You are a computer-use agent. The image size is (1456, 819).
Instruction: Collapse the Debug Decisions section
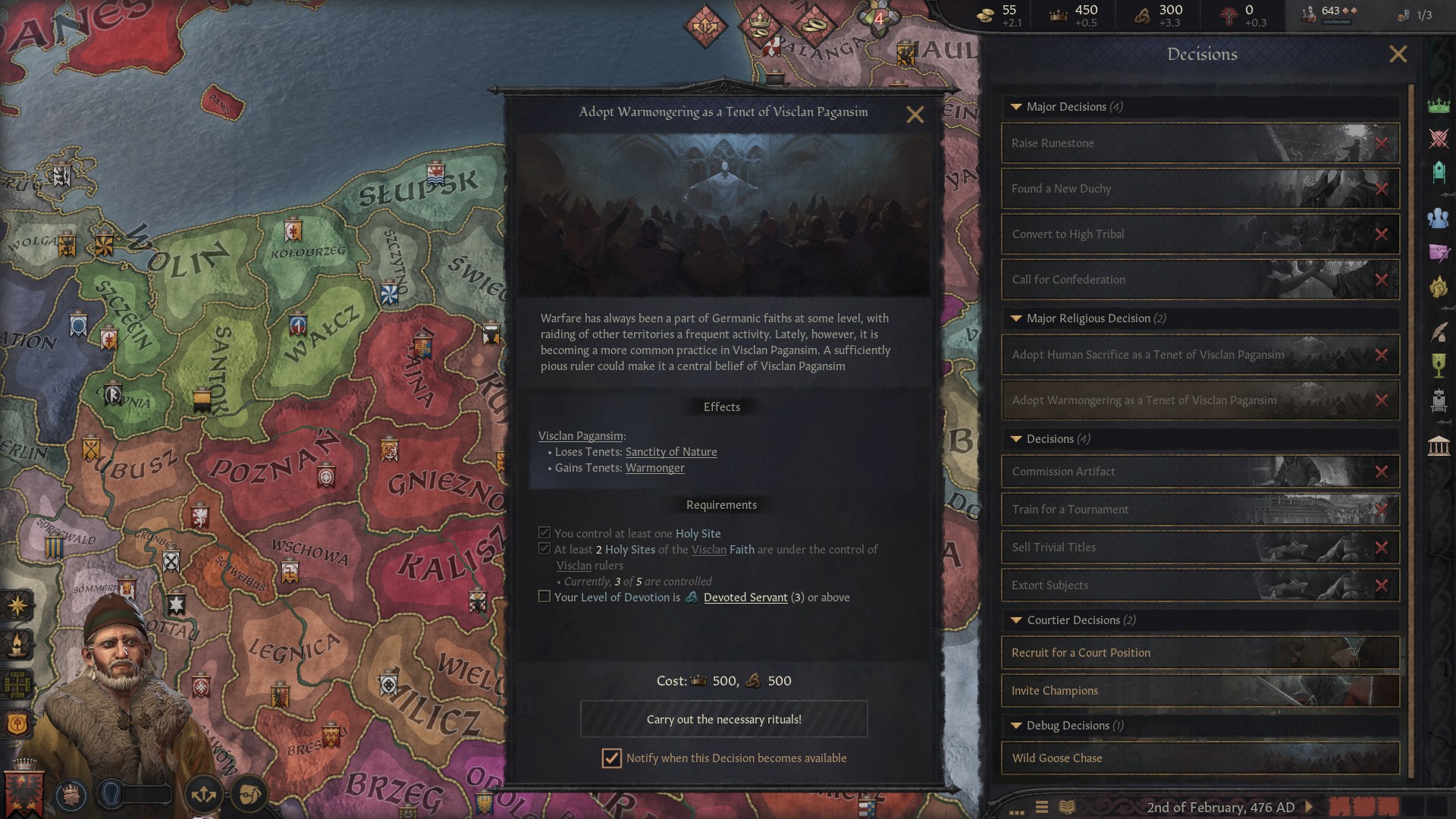click(x=1016, y=725)
